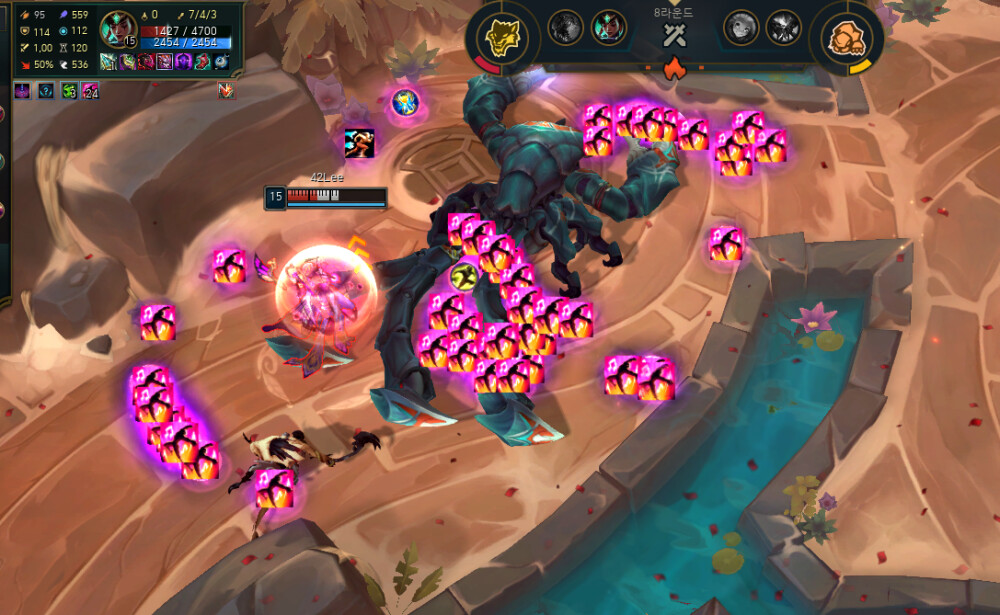The width and height of the screenshot is (1000, 615).
Task: Select the gold-and-purple gauntlet inventory item
Action: point(126,62)
